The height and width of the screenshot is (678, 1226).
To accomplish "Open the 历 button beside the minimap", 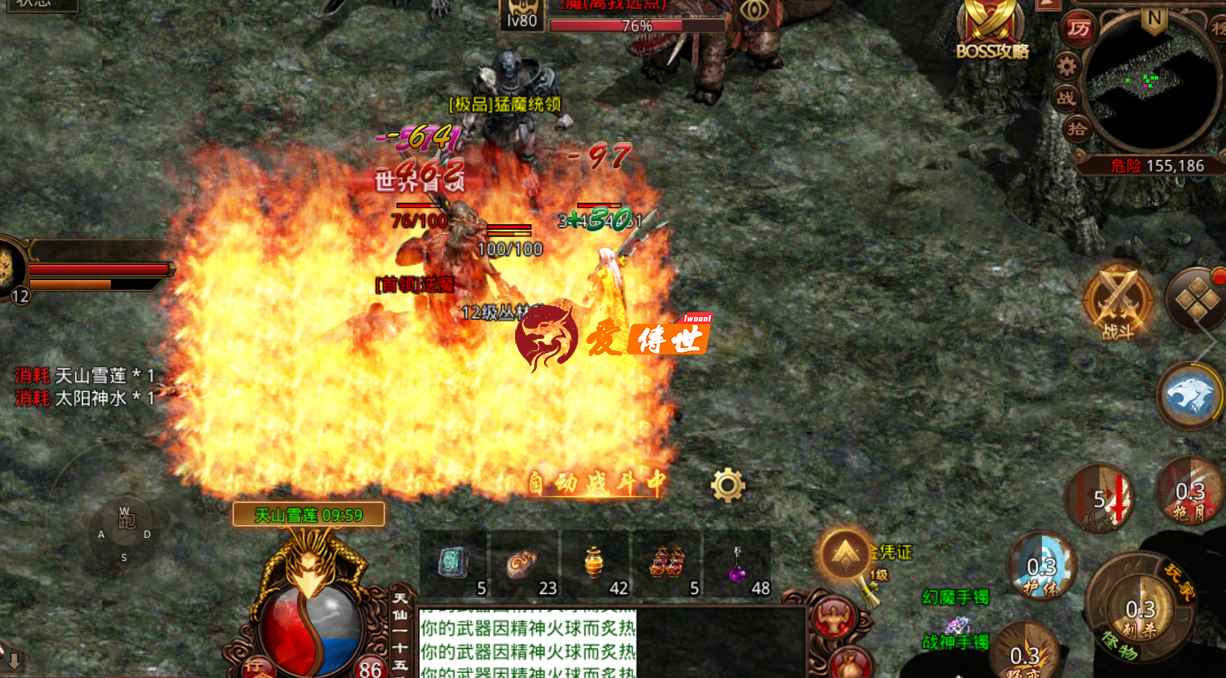I will point(1078,28).
